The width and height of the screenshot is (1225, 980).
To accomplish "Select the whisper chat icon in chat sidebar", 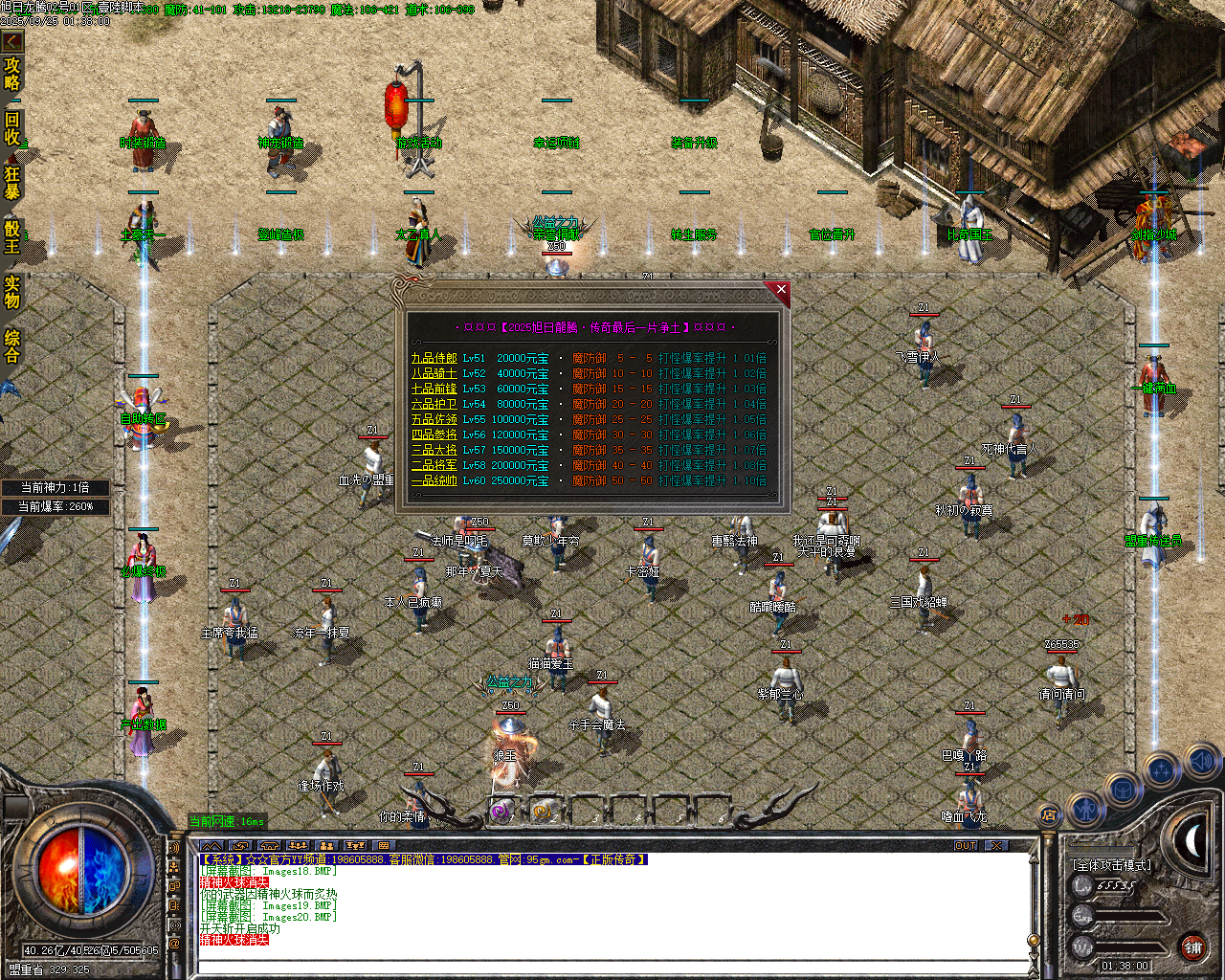I will (174, 887).
